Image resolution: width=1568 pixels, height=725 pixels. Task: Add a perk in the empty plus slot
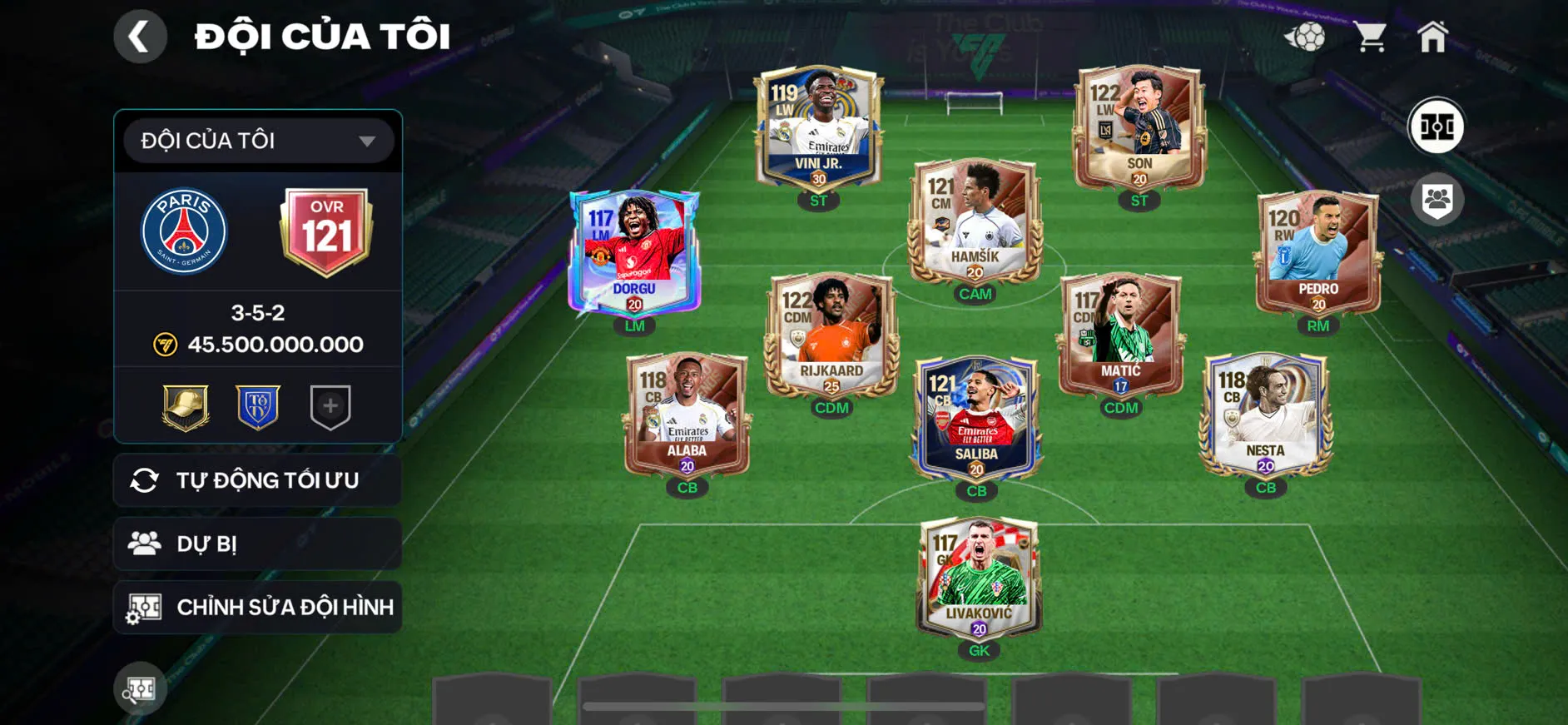(330, 407)
